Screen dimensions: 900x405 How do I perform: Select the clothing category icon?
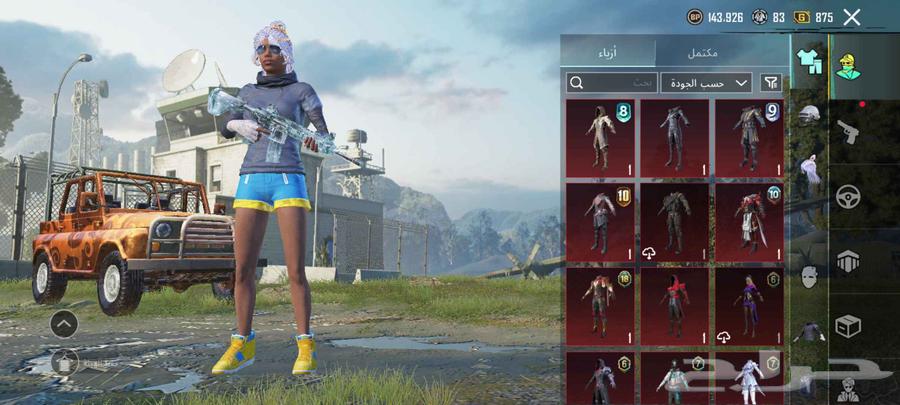pyautogui.click(x=808, y=61)
